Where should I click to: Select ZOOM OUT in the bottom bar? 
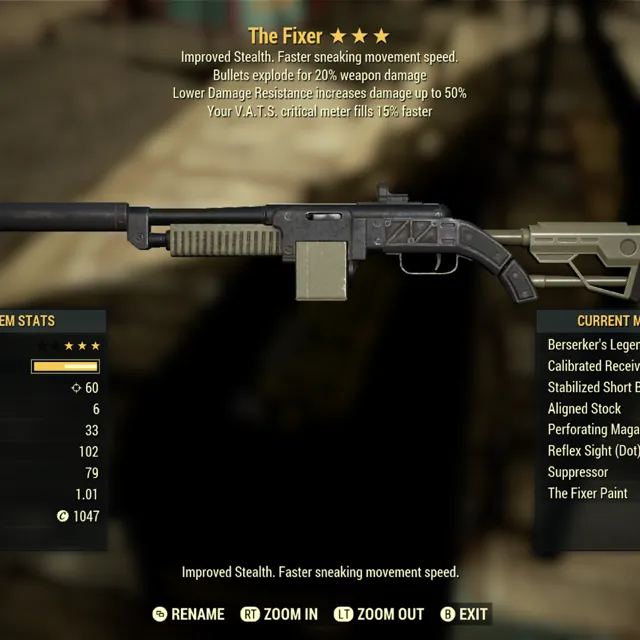coord(379,614)
